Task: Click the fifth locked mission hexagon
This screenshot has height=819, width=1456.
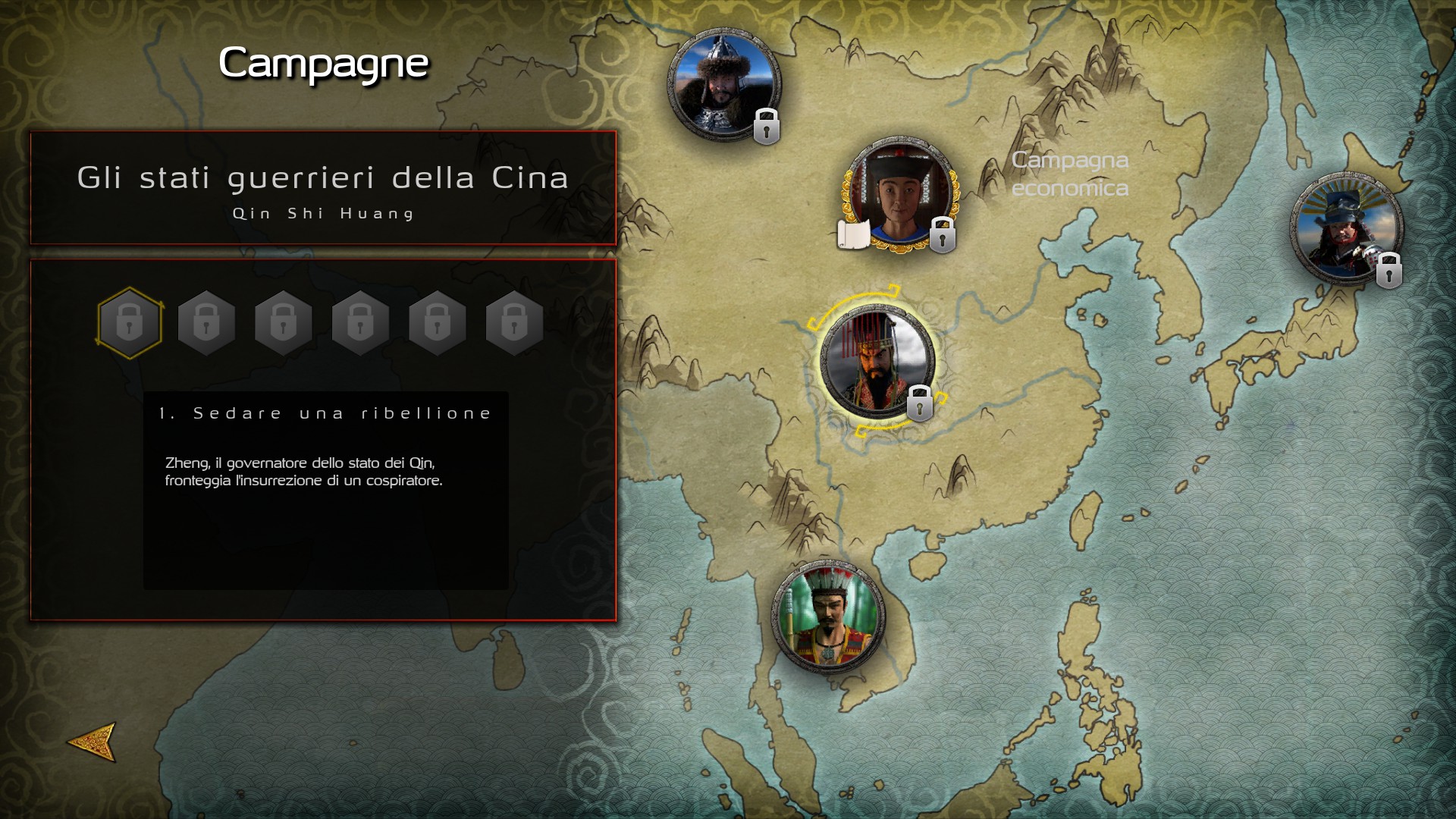Action: pos(438,322)
